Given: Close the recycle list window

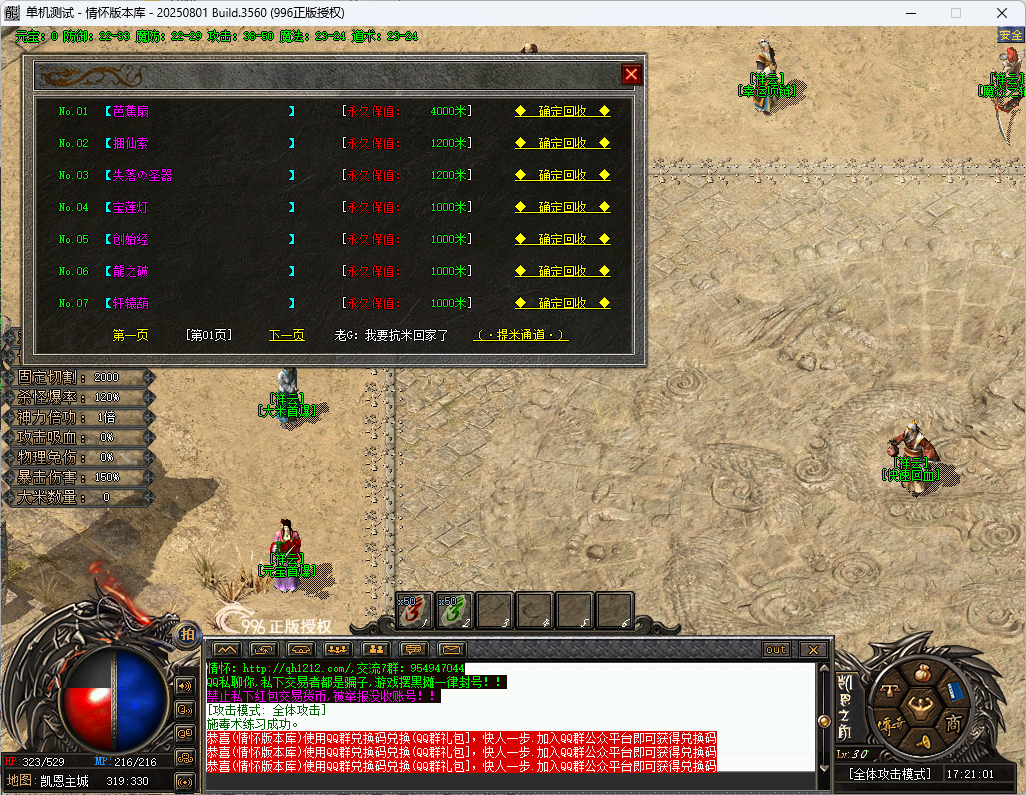Looking at the screenshot, I should click(631, 74).
